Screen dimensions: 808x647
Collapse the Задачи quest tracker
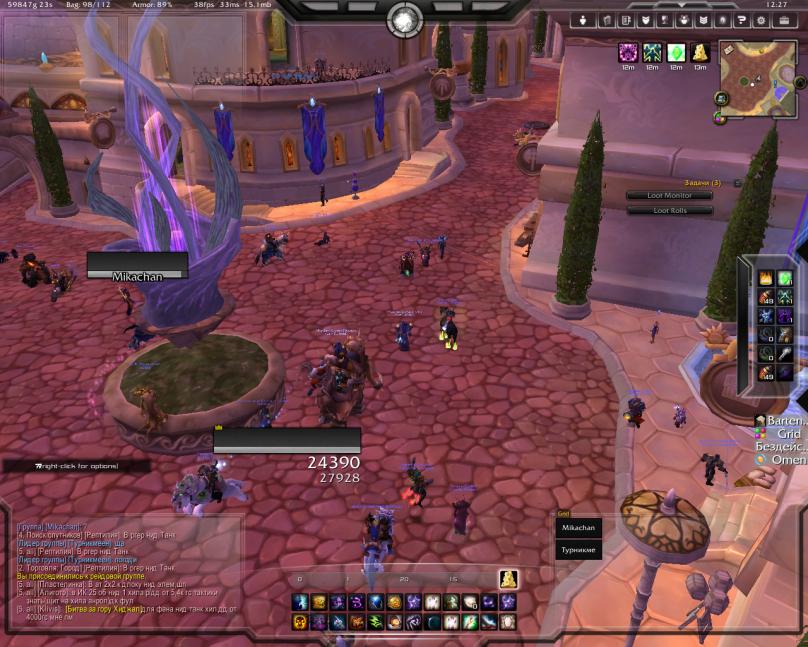(x=737, y=183)
